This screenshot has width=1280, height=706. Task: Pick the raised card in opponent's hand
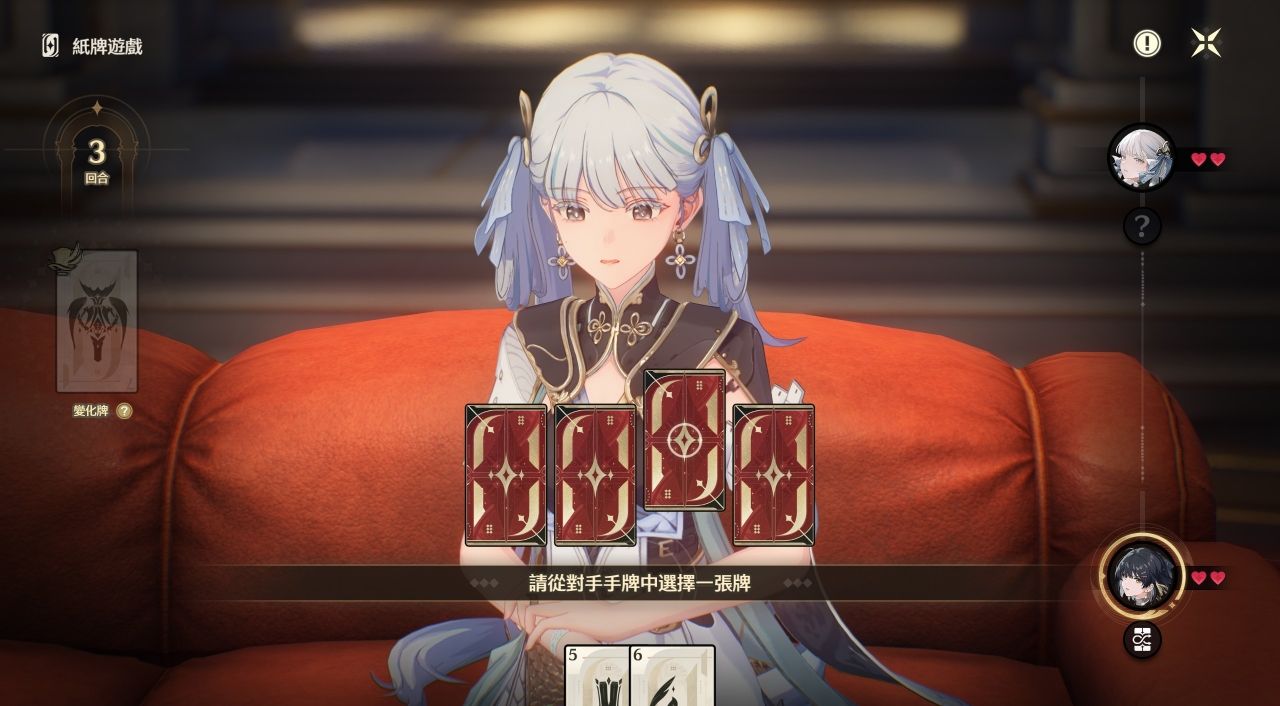pyautogui.click(x=684, y=439)
